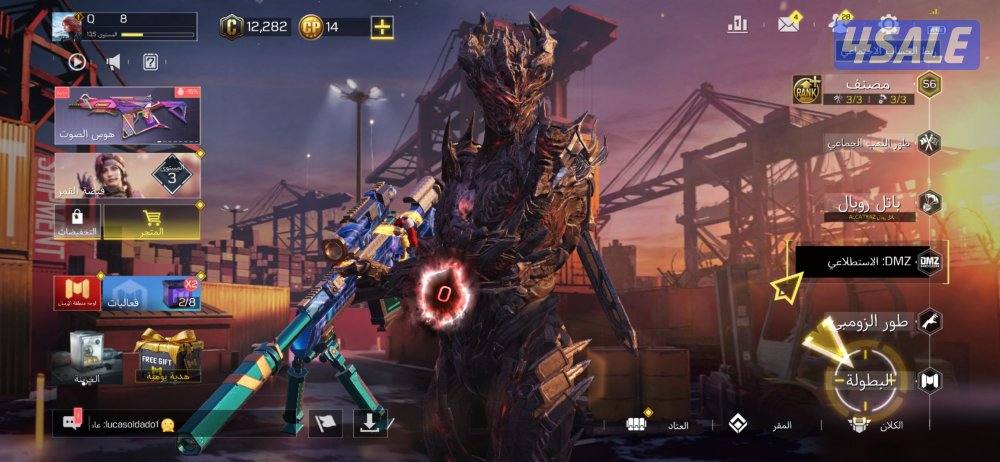Open the question mark help icon

point(150,62)
